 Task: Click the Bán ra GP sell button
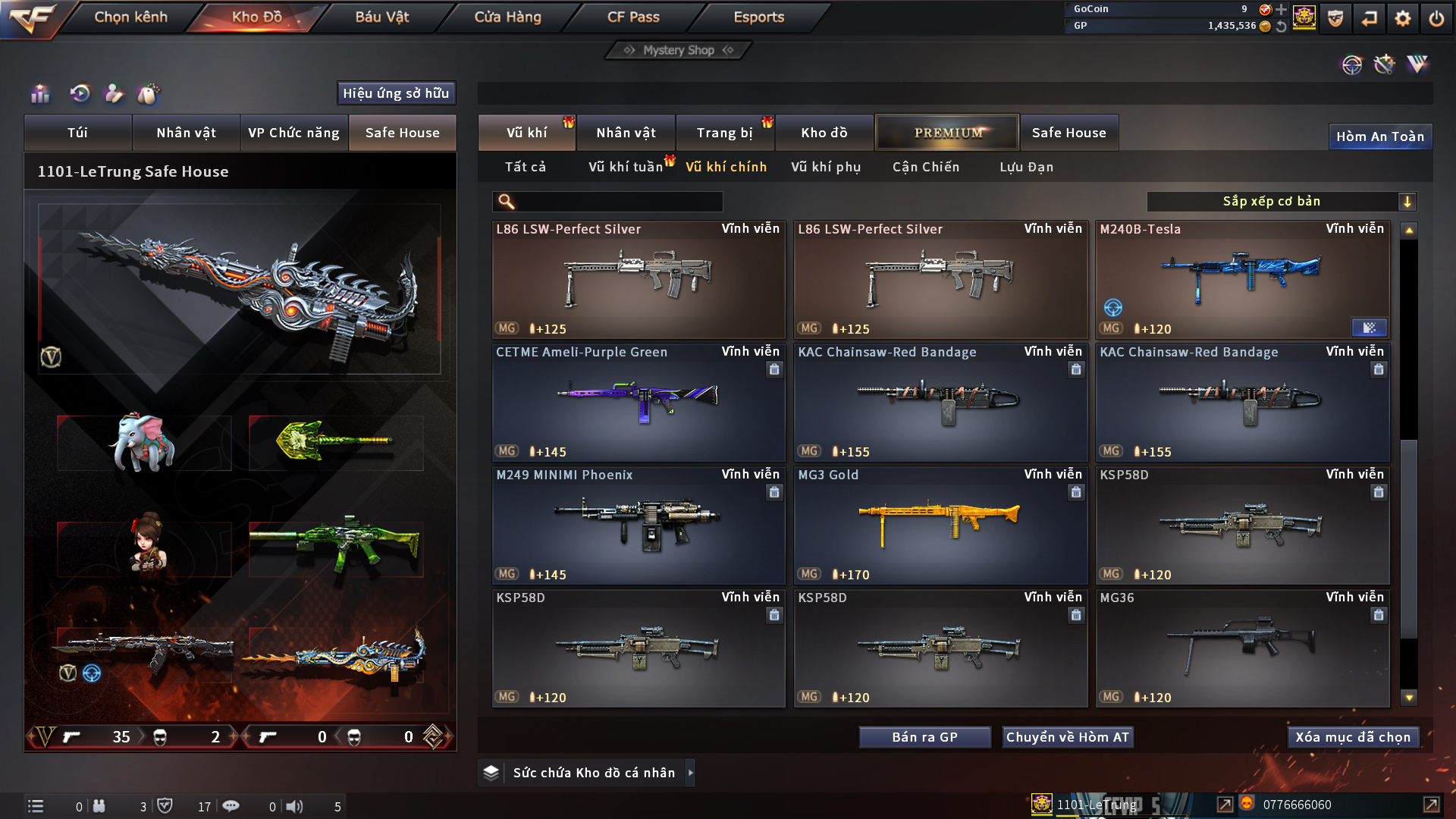point(924,737)
